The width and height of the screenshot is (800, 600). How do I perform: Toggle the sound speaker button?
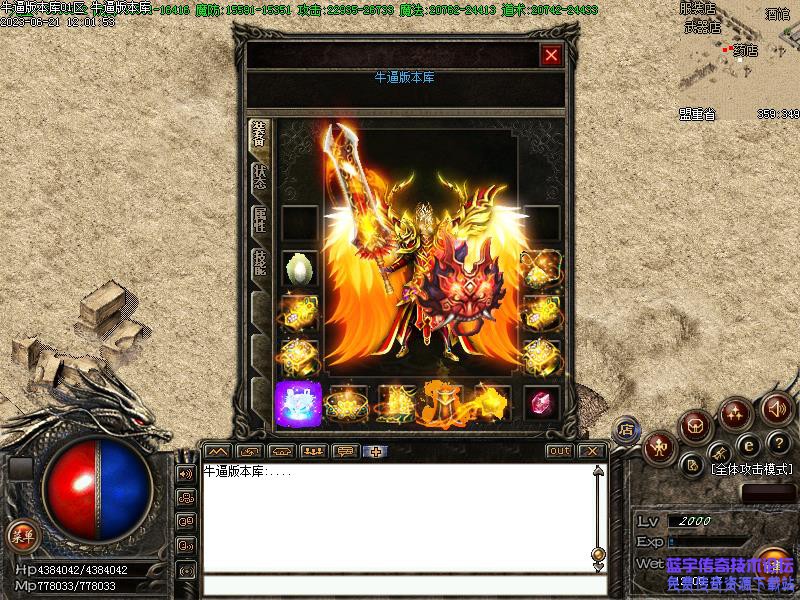[777, 408]
